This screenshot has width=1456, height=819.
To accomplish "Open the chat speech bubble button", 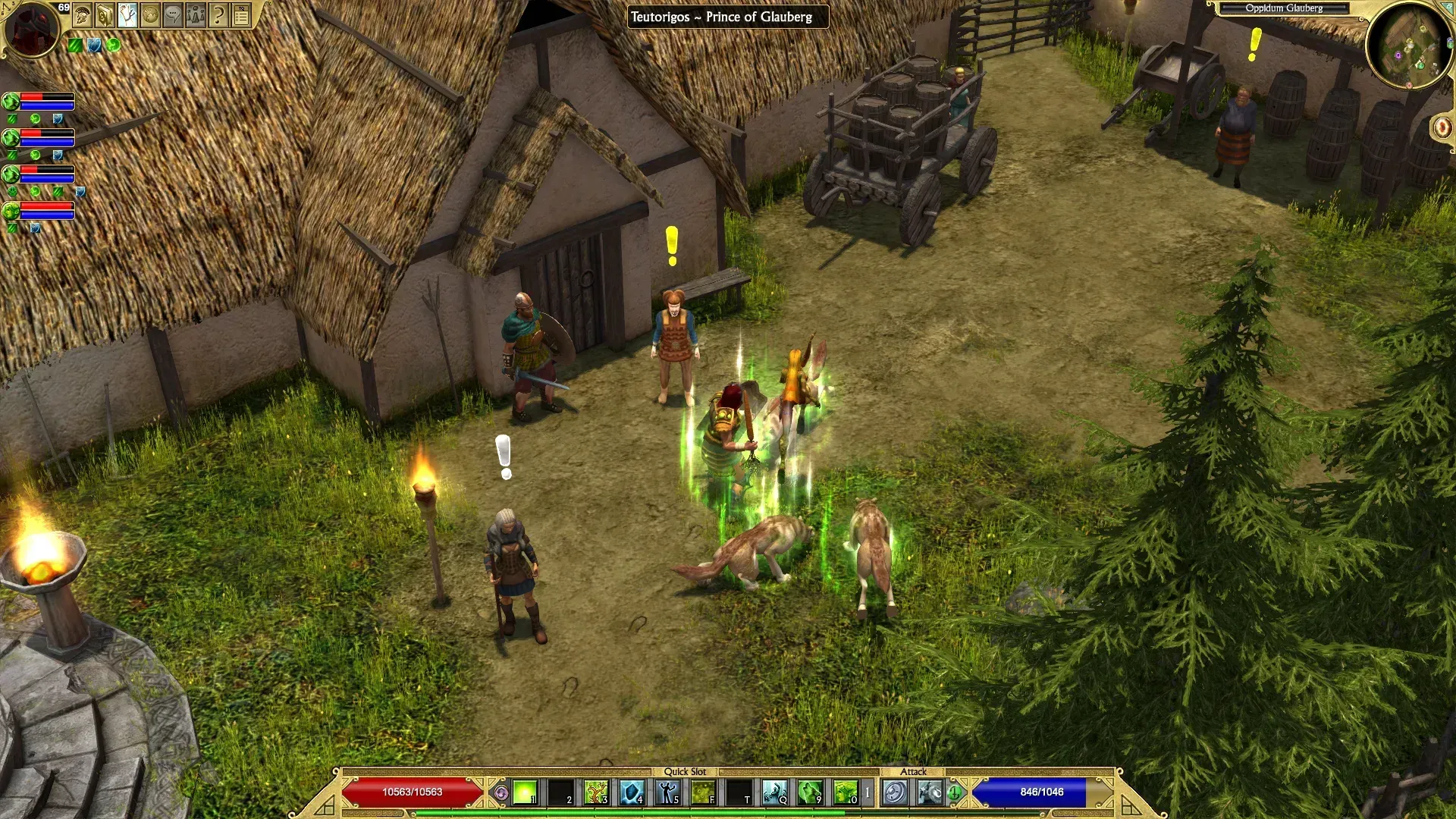I will 173,15.
